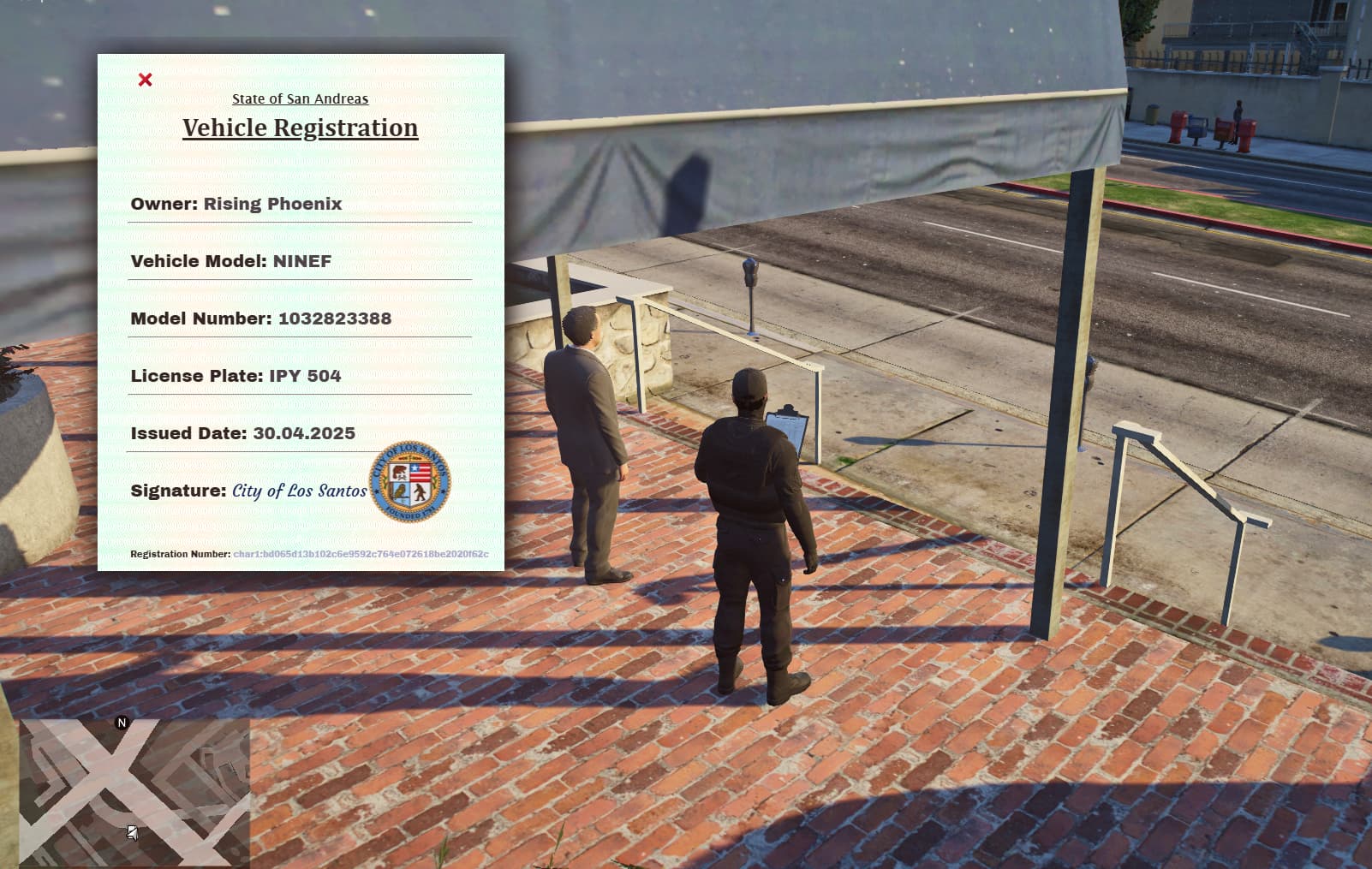Click the eagle emblem in the seal's left quadrant
Viewport: 1372px width, 869px height.
coord(400,491)
